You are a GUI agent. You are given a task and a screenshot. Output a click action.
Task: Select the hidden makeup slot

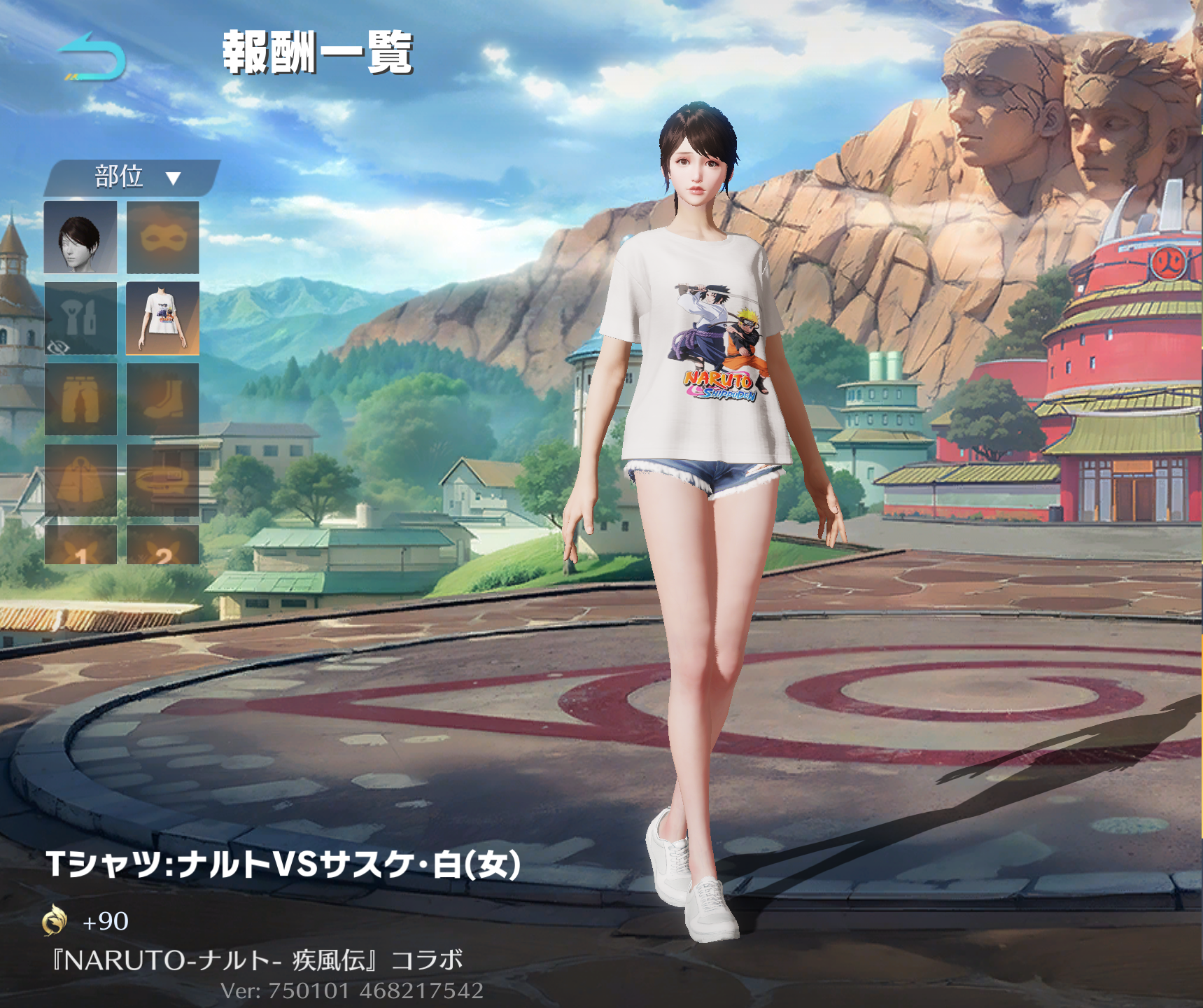click(x=80, y=318)
